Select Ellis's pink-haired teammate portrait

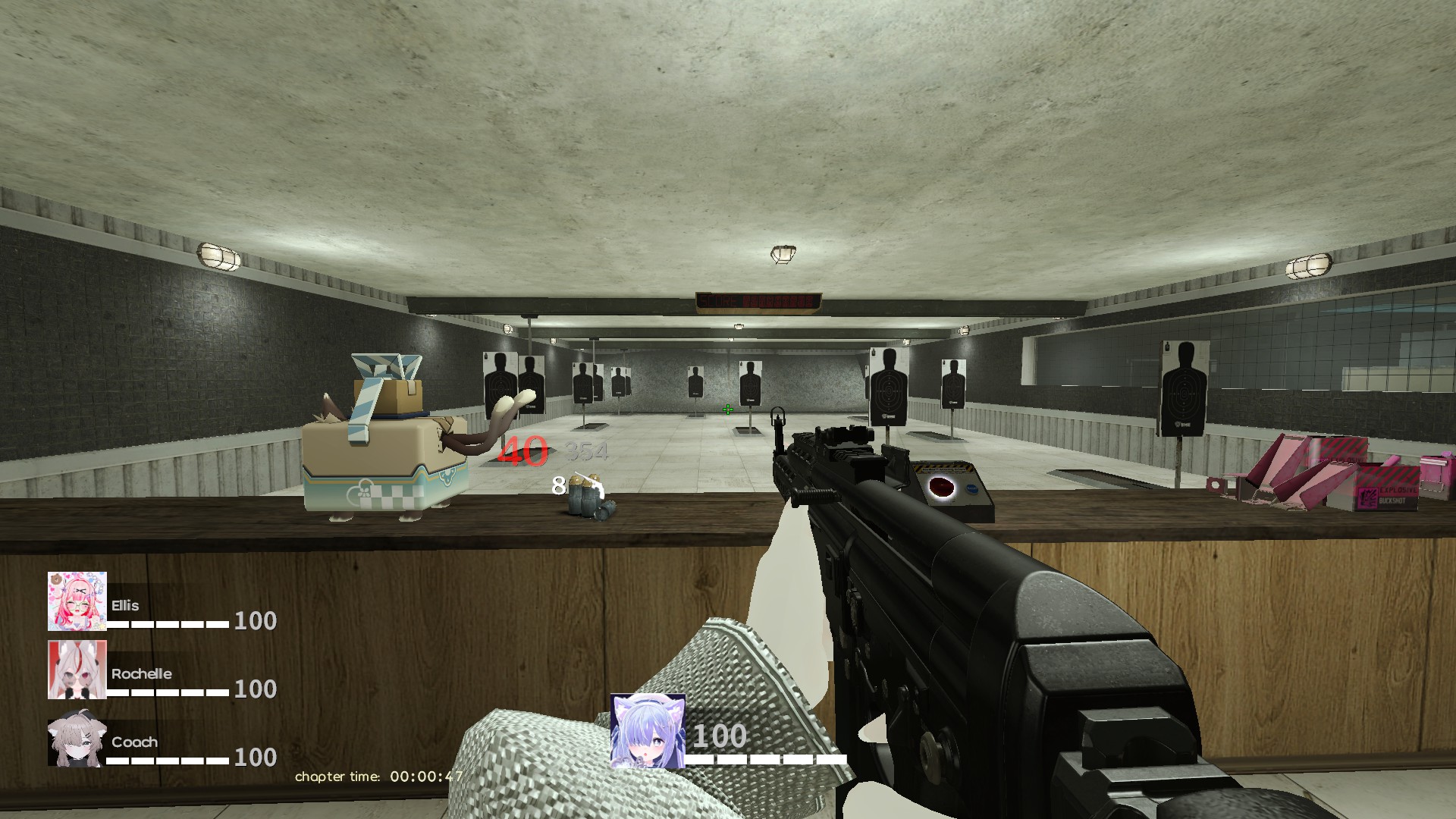coord(77,601)
